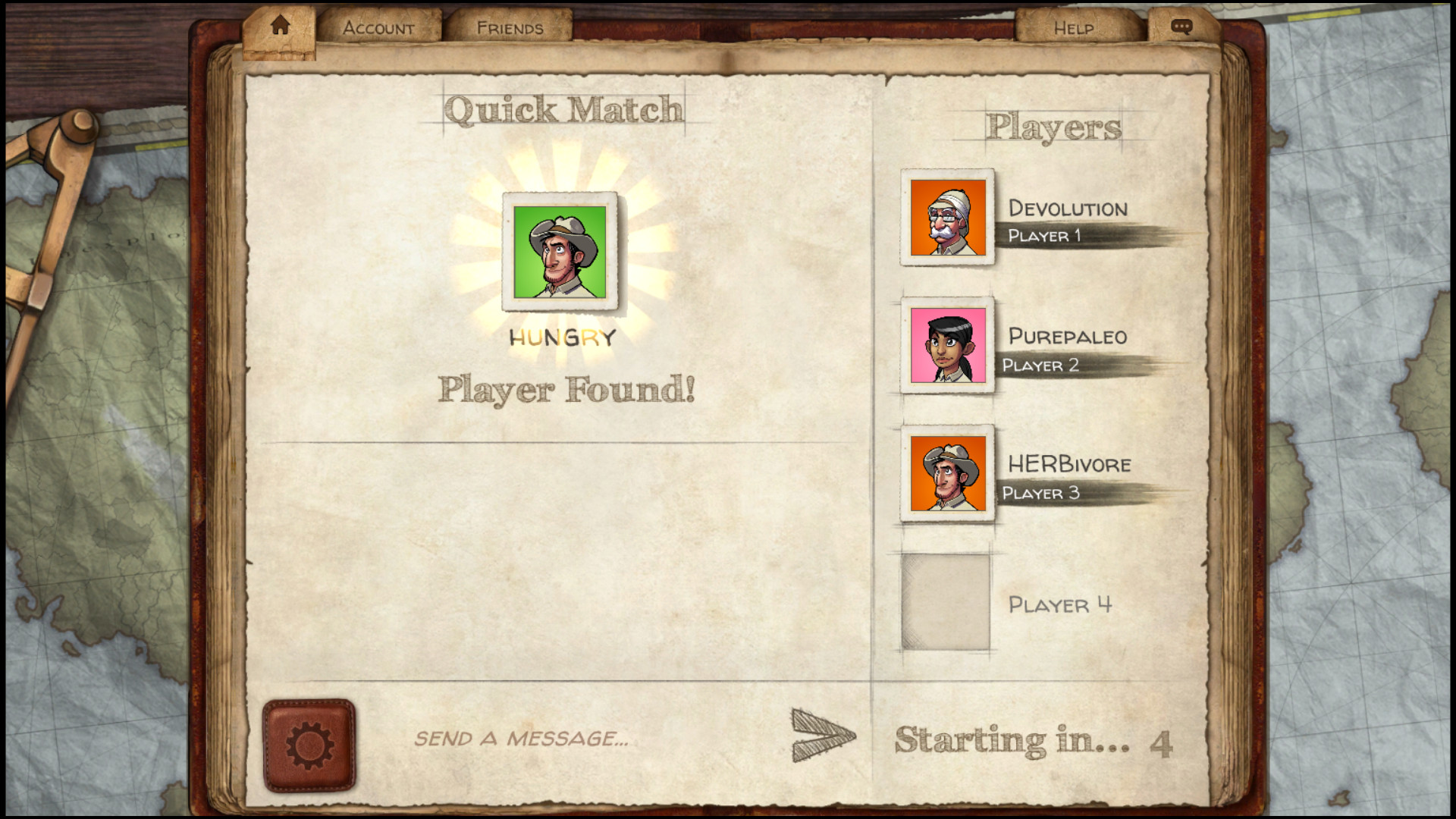Viewport: 1456px width, 819px height.
Task: Click the Home tab icon
Action: coord(280,24)
